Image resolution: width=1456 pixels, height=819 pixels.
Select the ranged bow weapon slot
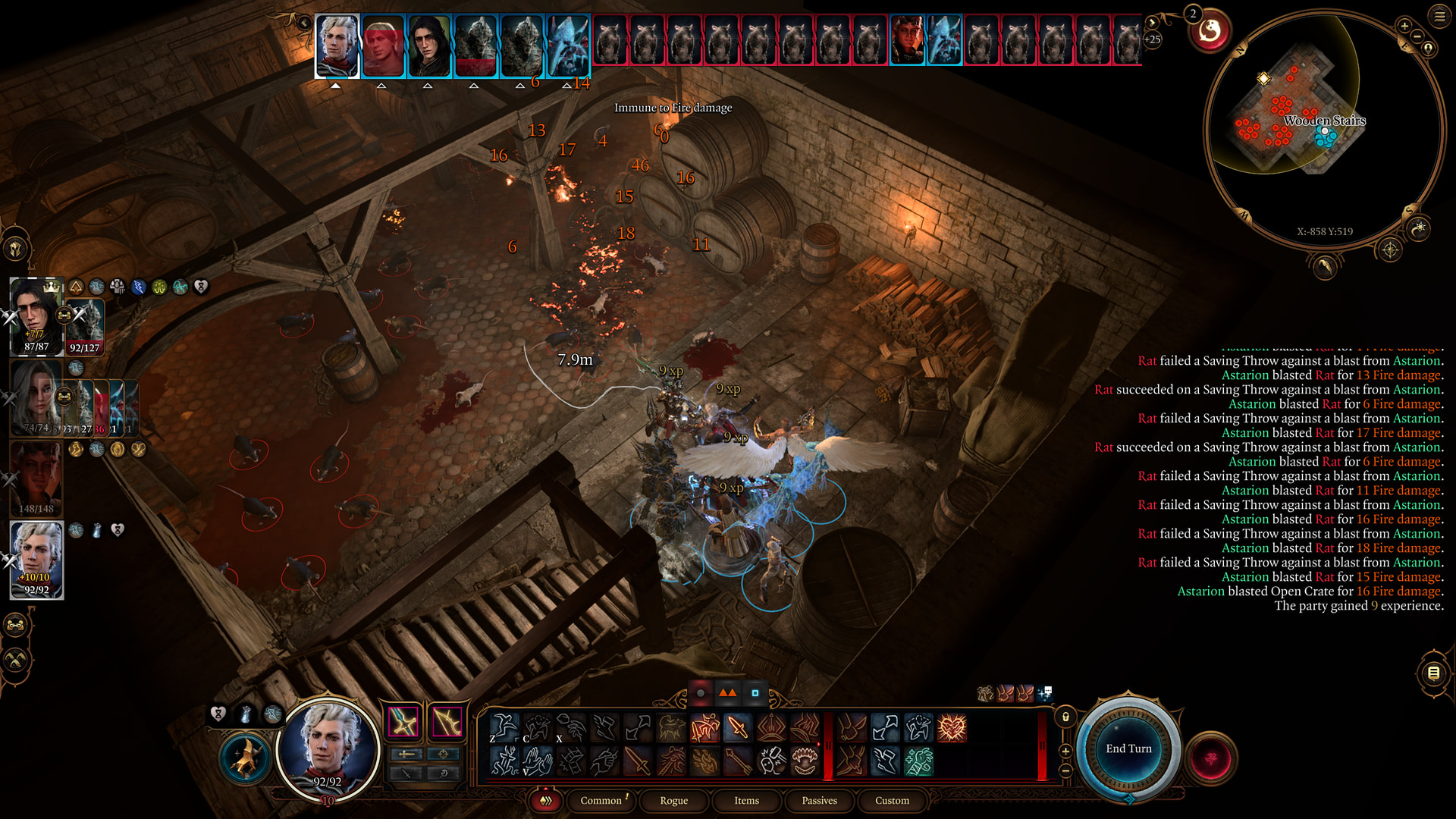click(447, 722)
